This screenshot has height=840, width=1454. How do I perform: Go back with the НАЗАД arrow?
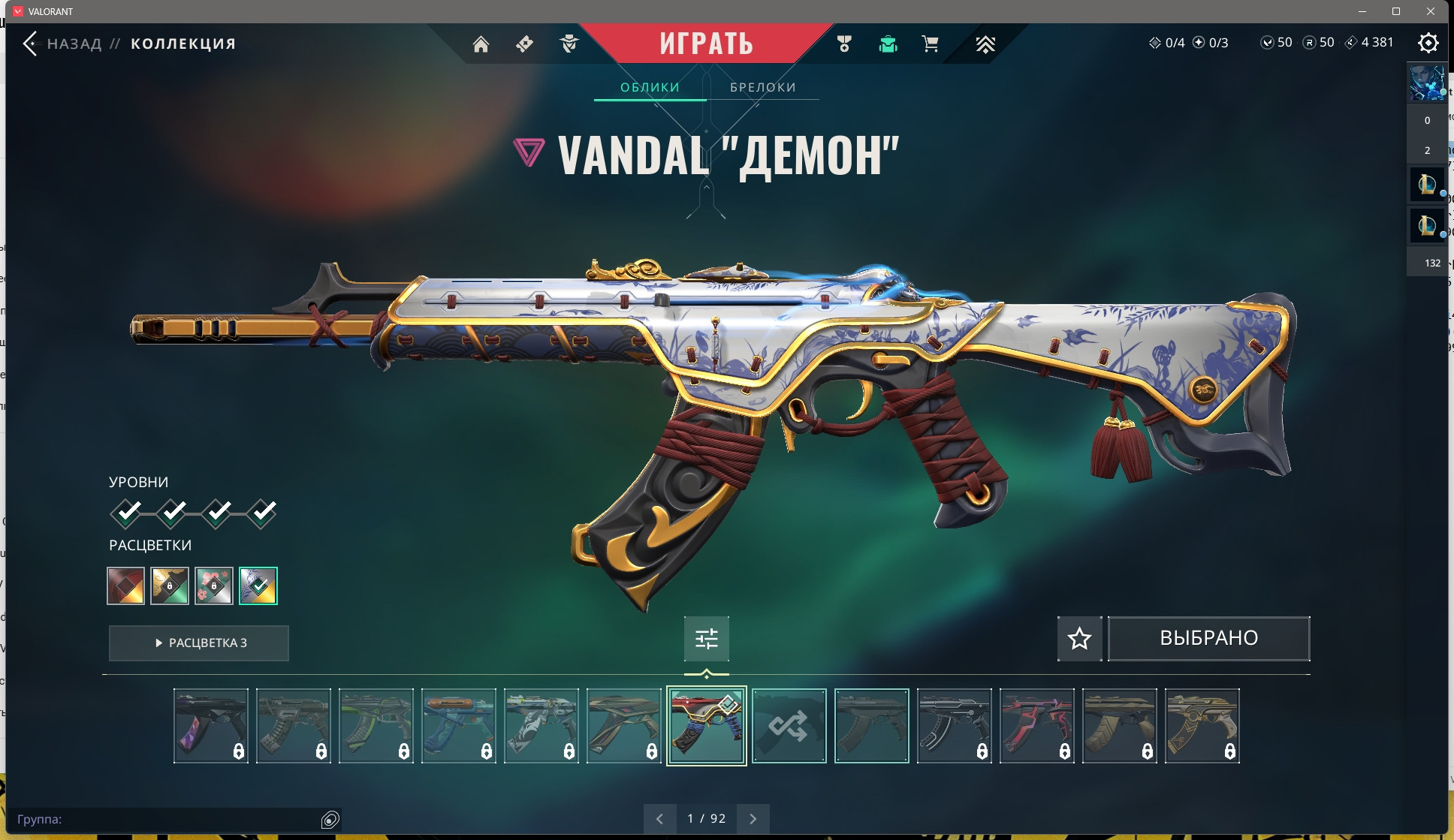pyautogui.click(x=32, y=44)
